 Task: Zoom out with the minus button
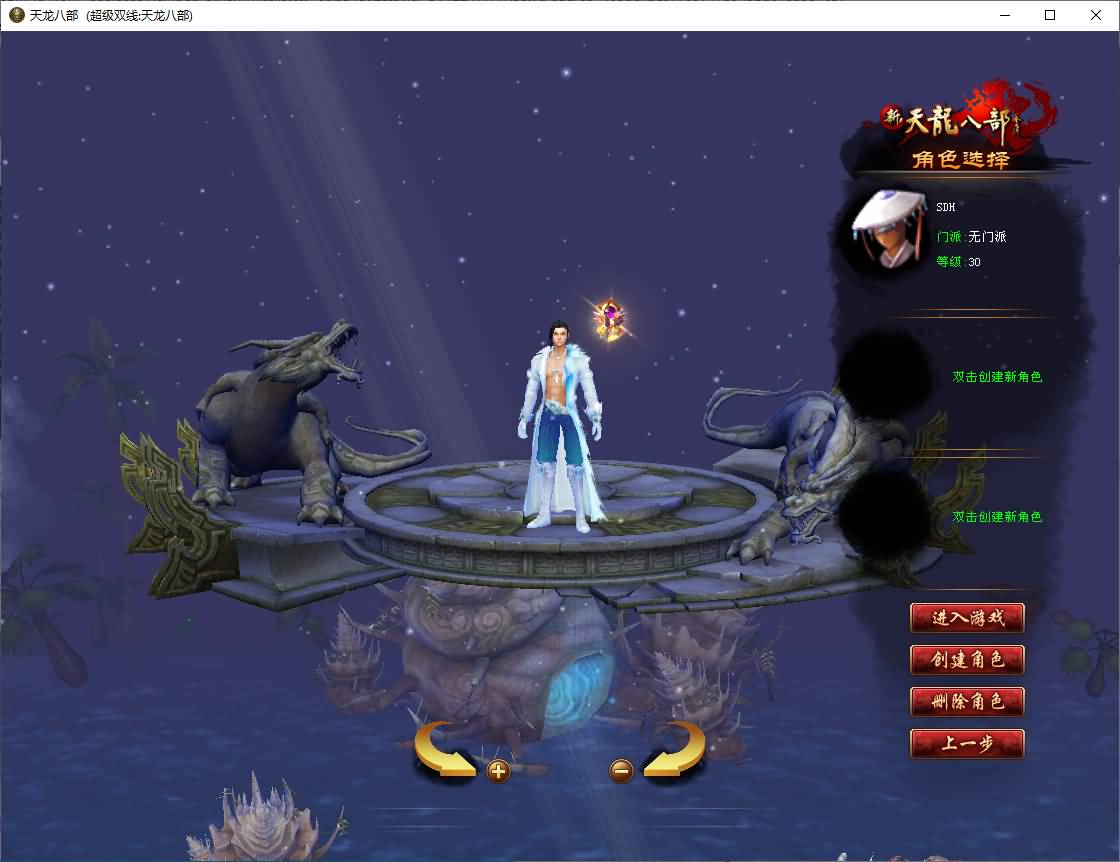(621, 771)
